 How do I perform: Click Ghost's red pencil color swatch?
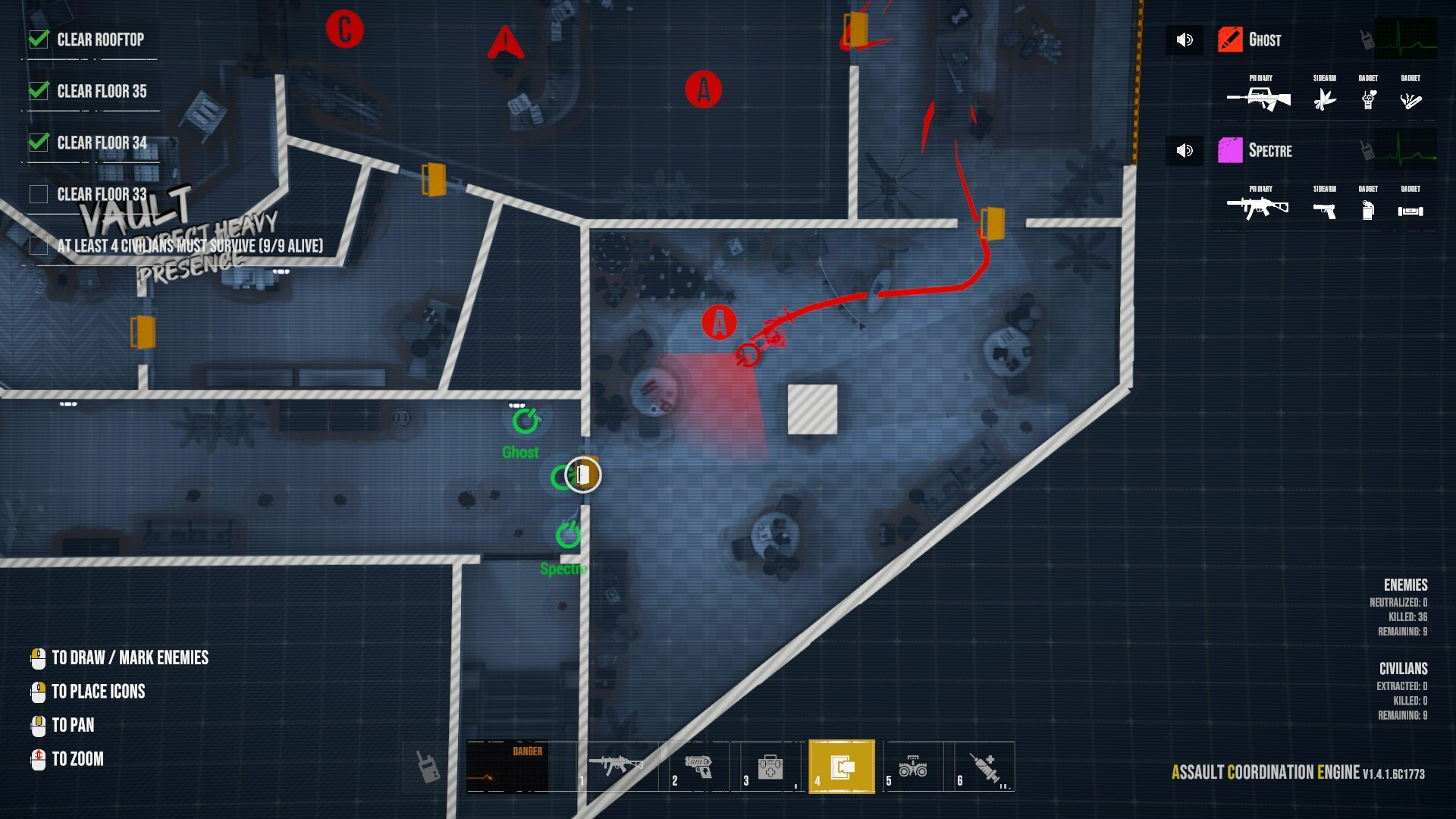click(1230, 39)
